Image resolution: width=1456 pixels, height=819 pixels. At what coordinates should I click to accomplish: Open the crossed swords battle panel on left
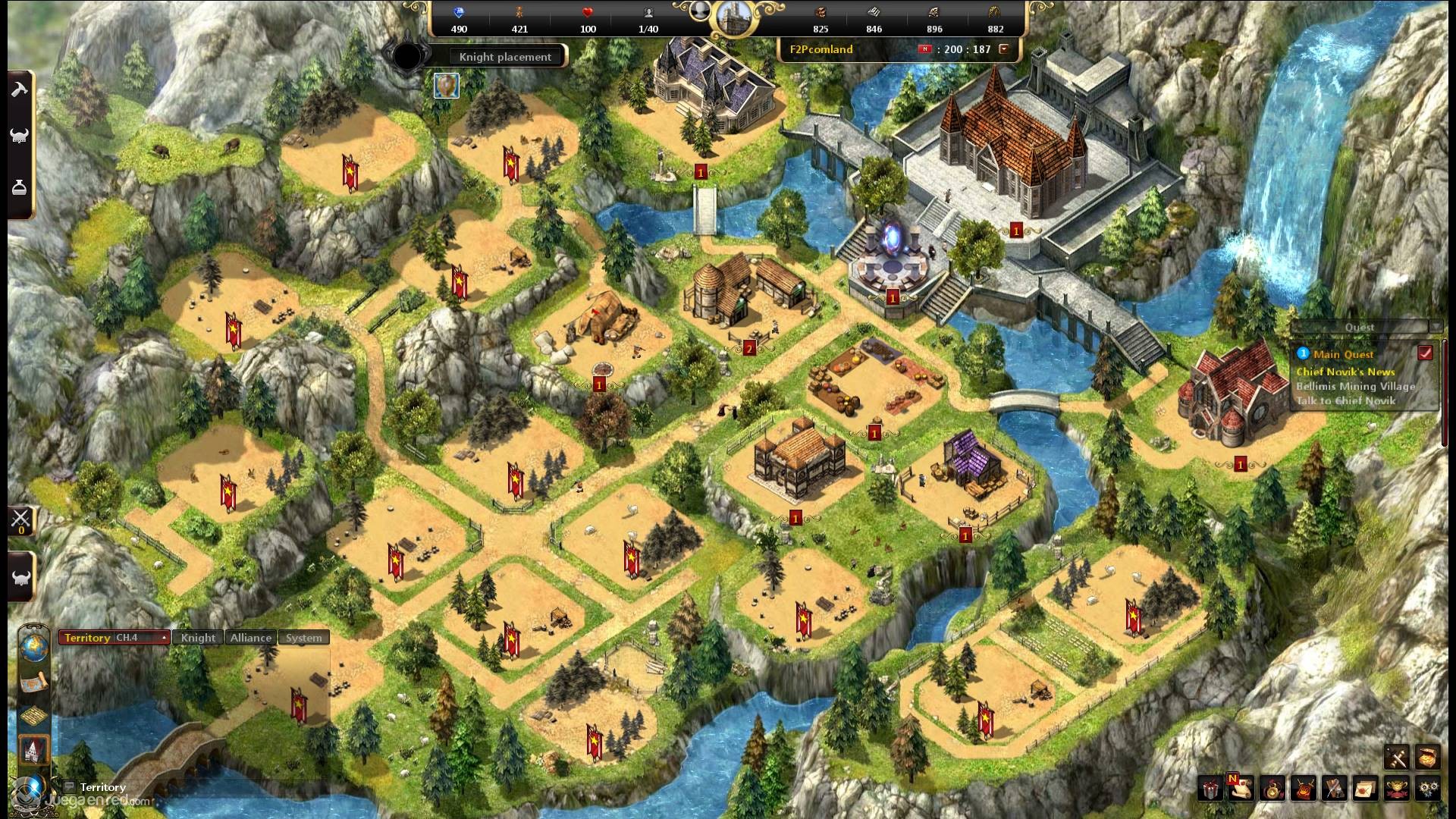click(x=20, y=519)
